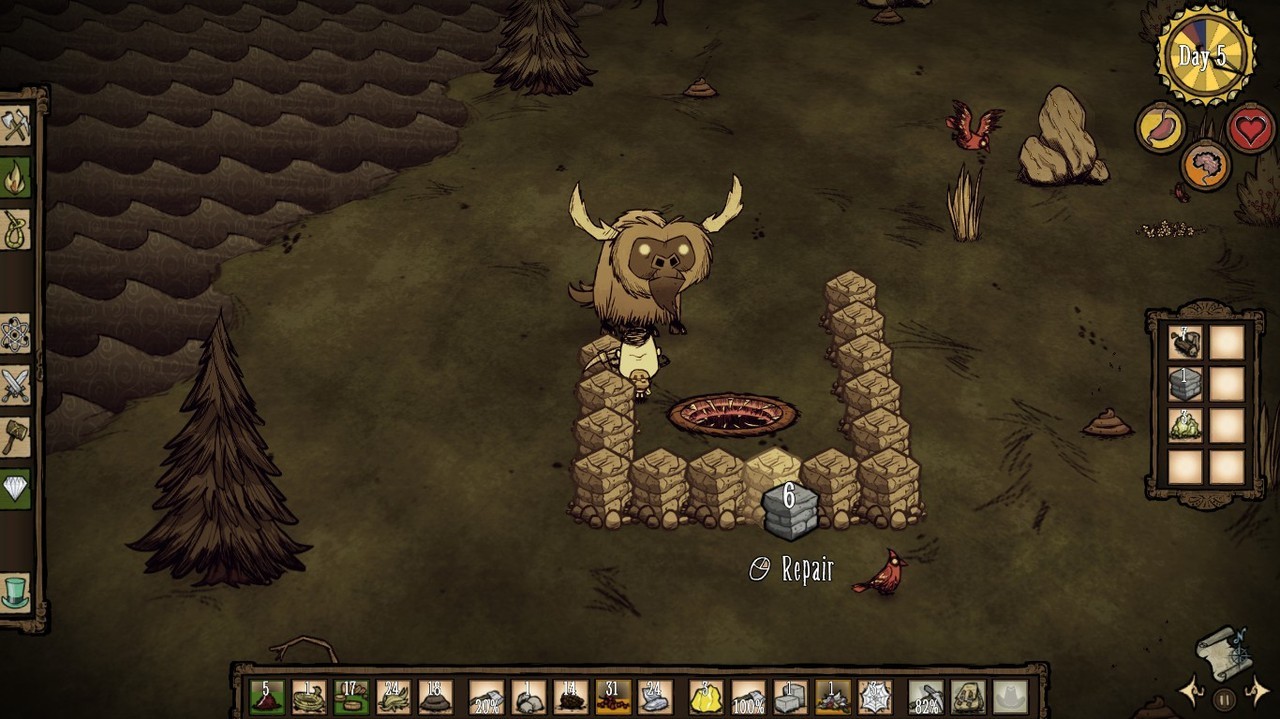Image resolution: width=1280 pixels, height=719 pixels.
Task: Select the equipped pickaxe at 82%
Action: coord(927,697)
